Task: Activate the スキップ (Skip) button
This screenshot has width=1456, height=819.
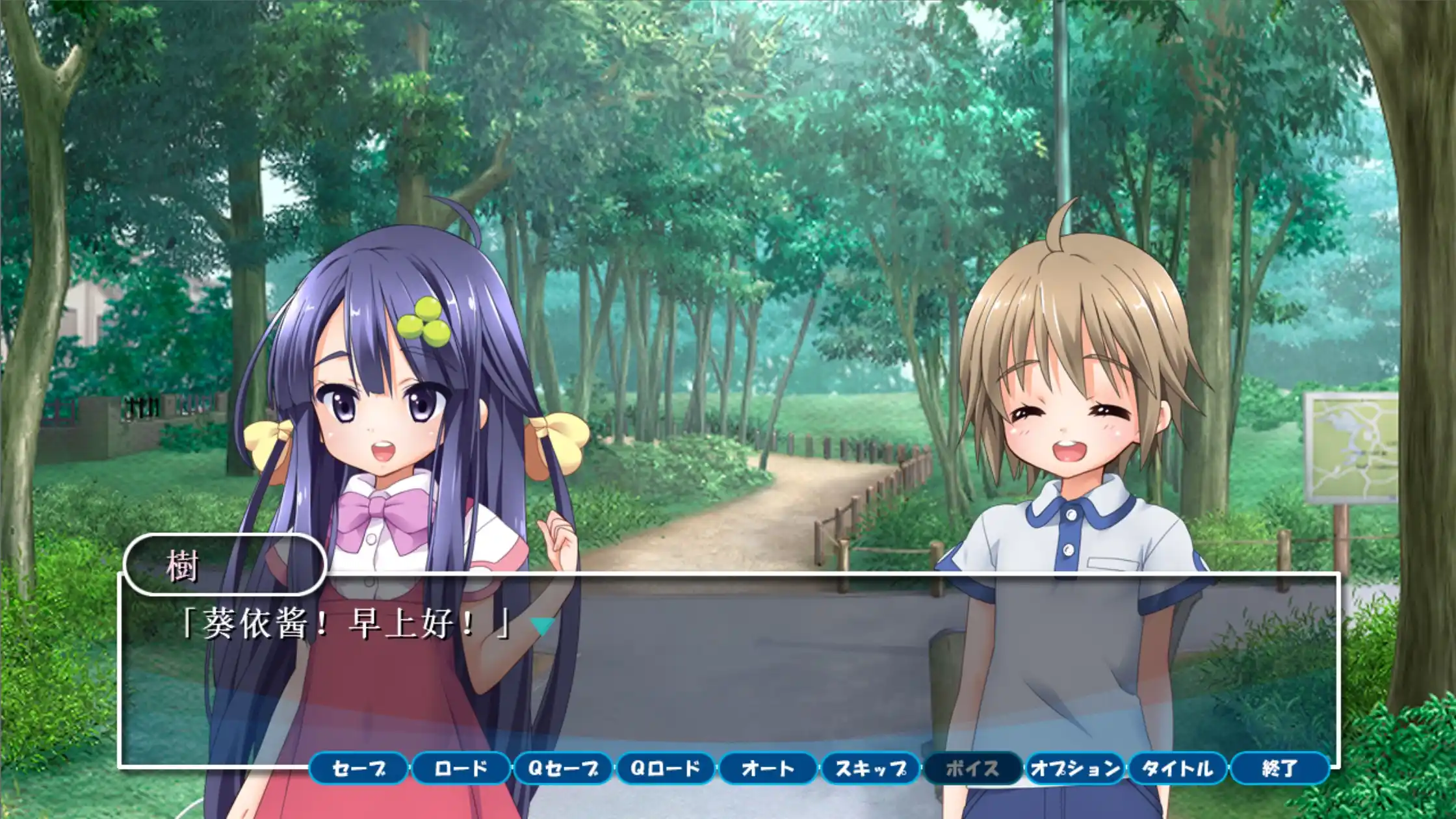Action: coord(870,769)
